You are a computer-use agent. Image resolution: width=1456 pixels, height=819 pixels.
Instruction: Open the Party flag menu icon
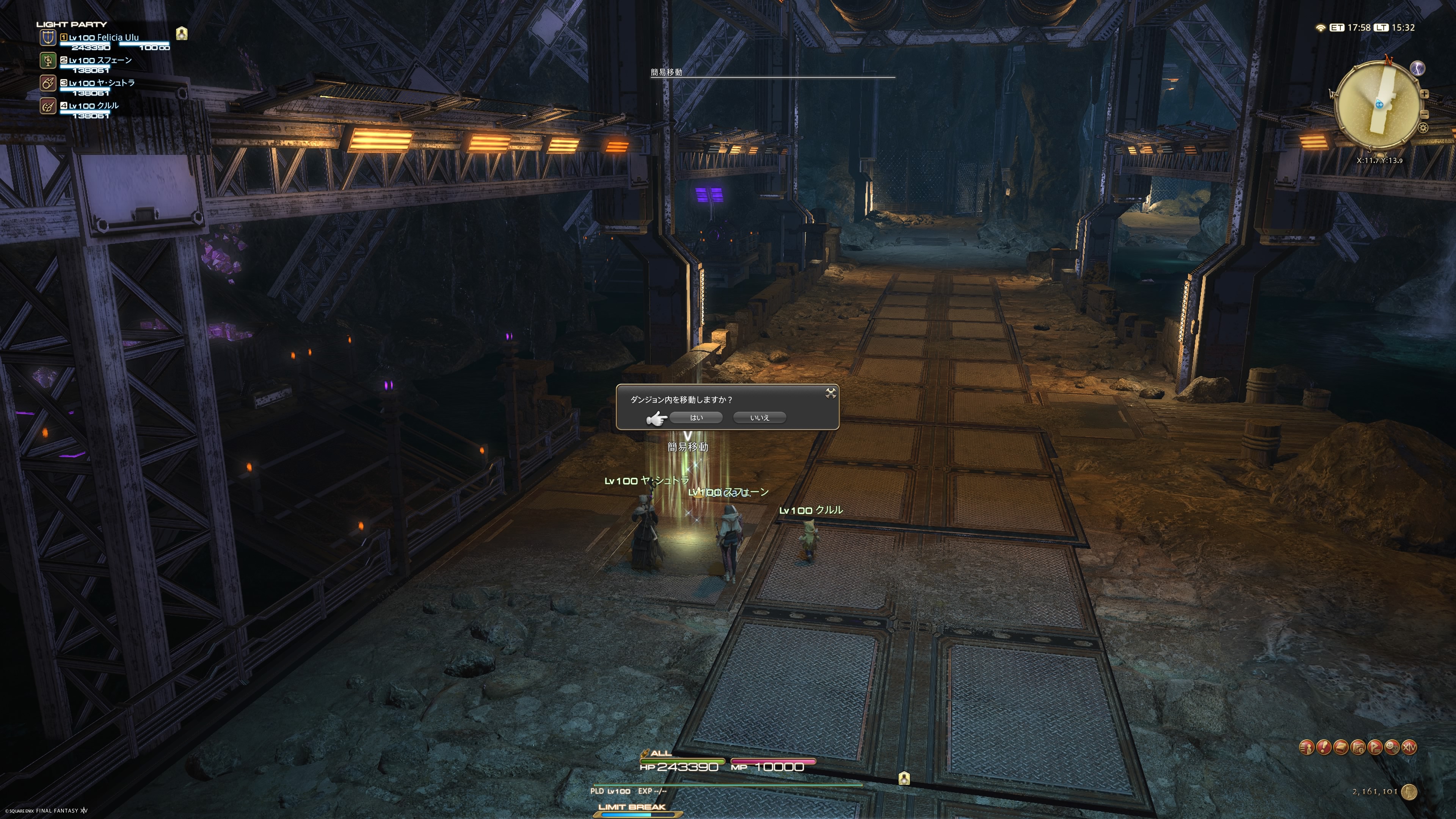coord(1375,747)
